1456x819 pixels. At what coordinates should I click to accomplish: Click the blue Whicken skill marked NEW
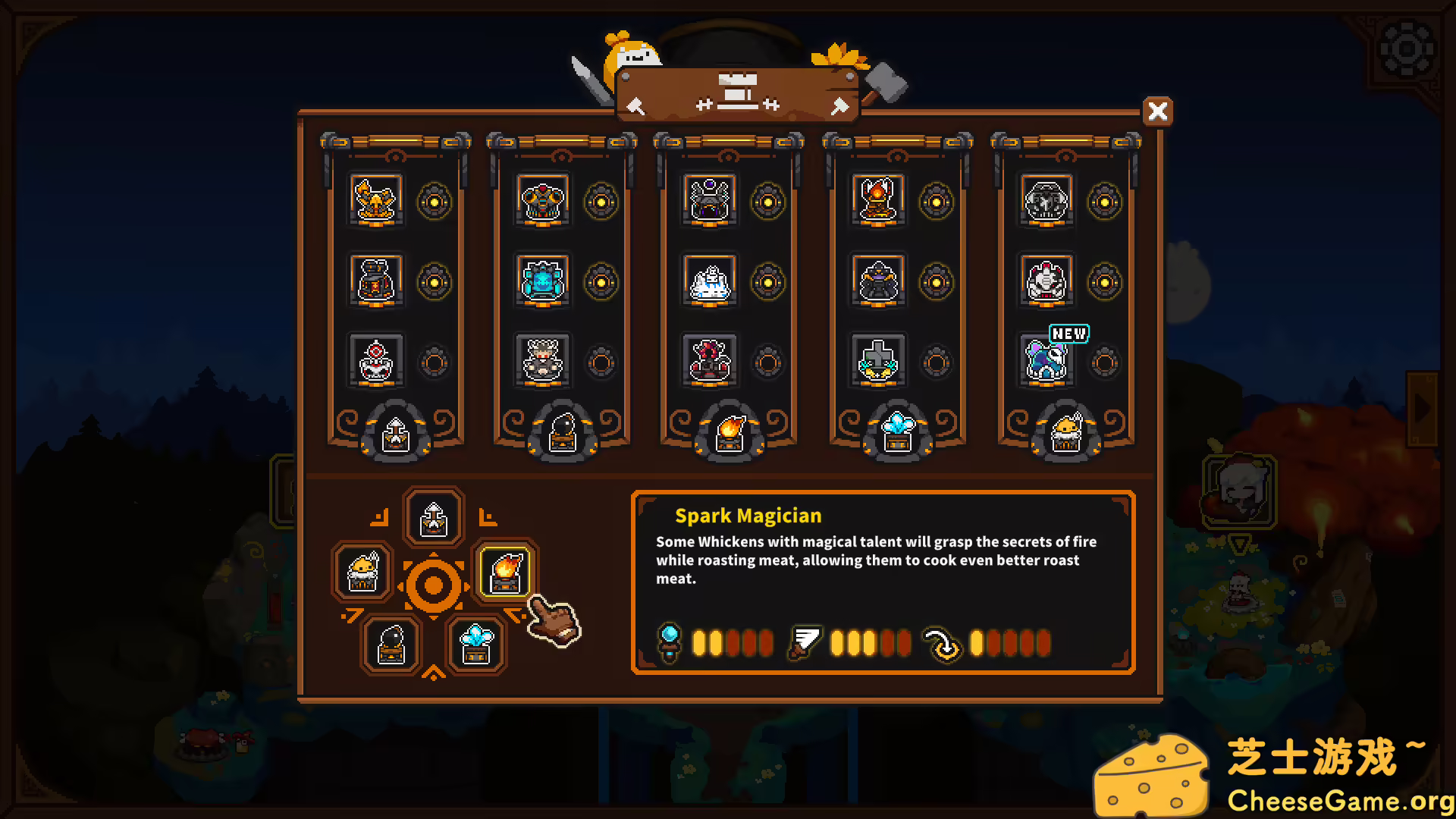(x=1045, y=362)
